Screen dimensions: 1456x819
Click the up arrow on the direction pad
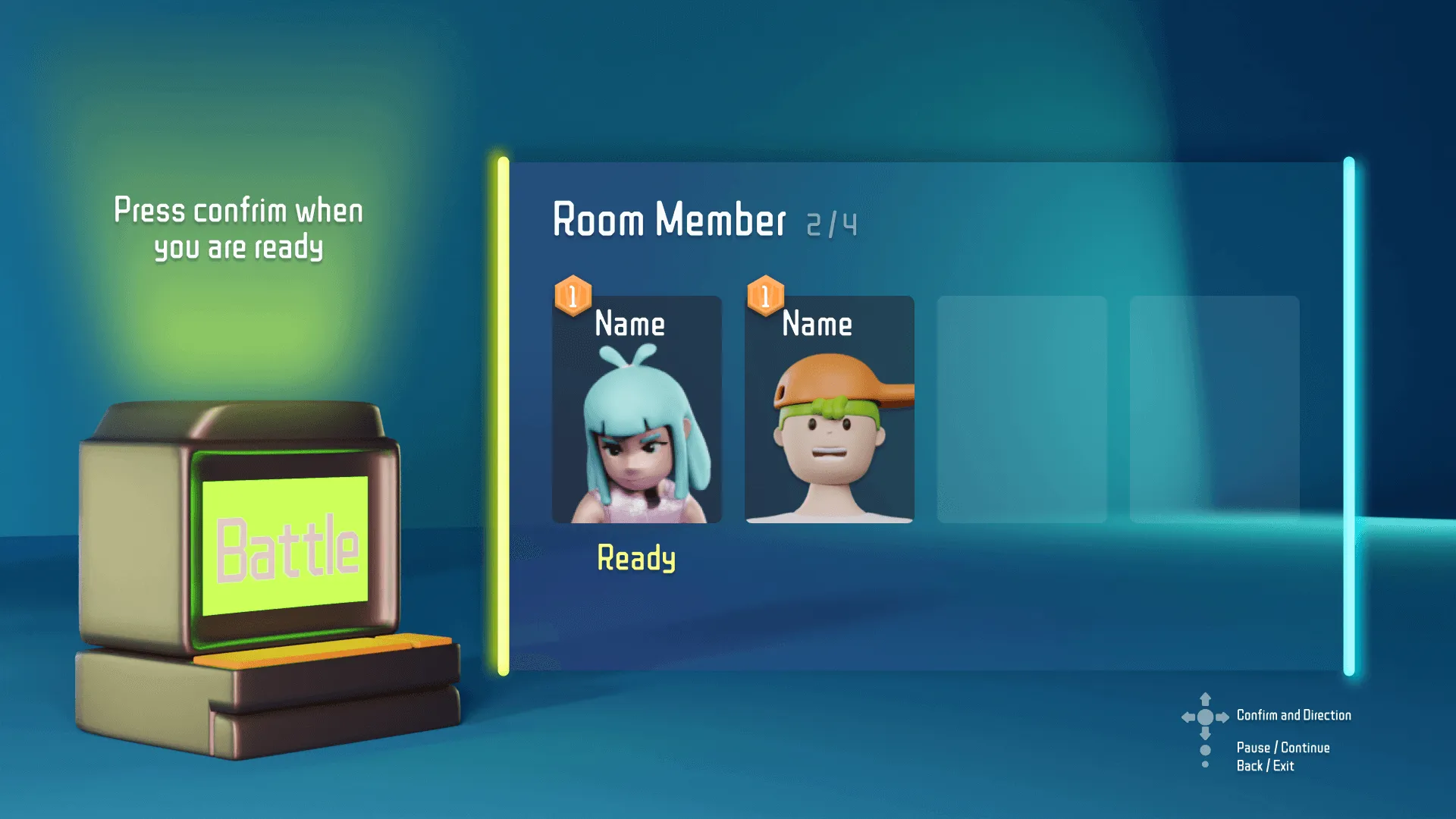(1205, 699)
